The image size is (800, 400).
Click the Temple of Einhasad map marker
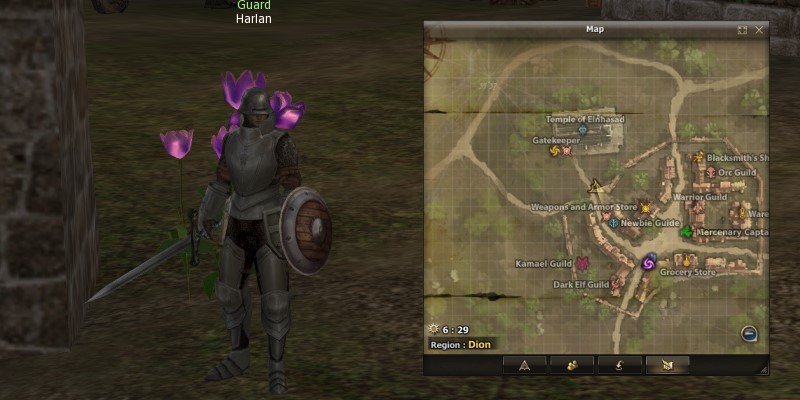(x=582, y=130)
